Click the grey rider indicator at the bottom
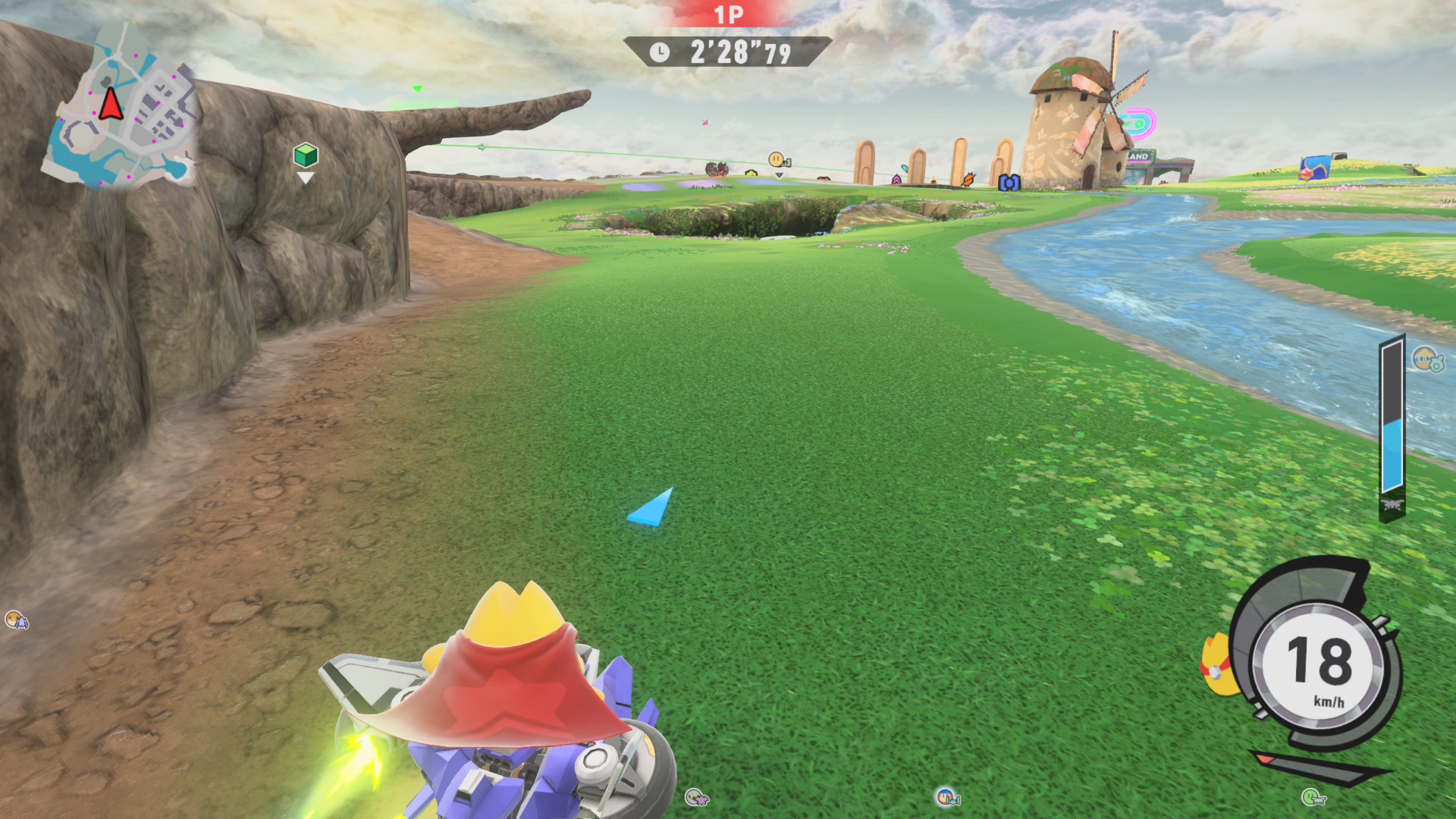1456x819 pixels. tap(695, 797)
